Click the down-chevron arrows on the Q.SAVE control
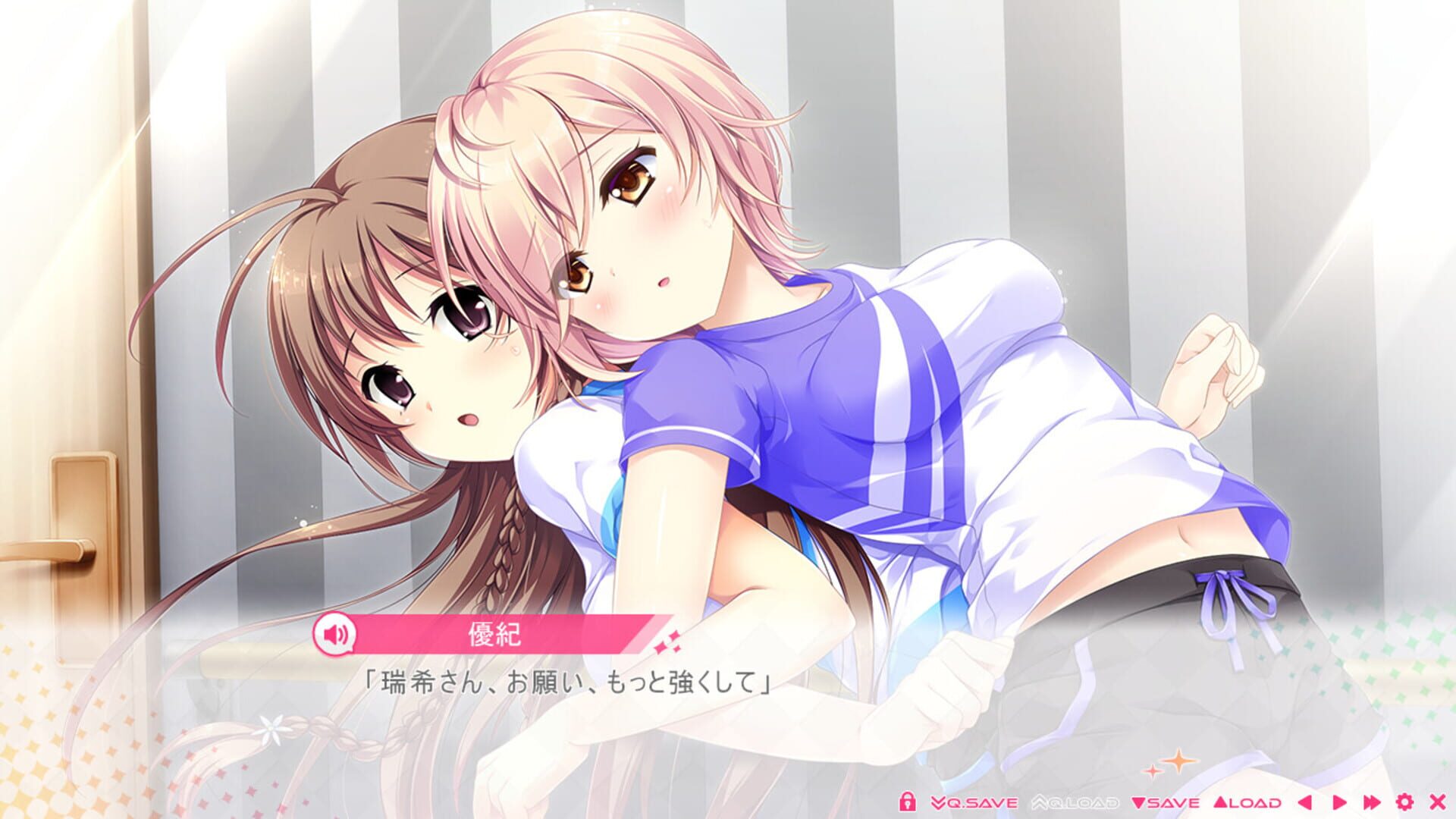 [938, 802]
